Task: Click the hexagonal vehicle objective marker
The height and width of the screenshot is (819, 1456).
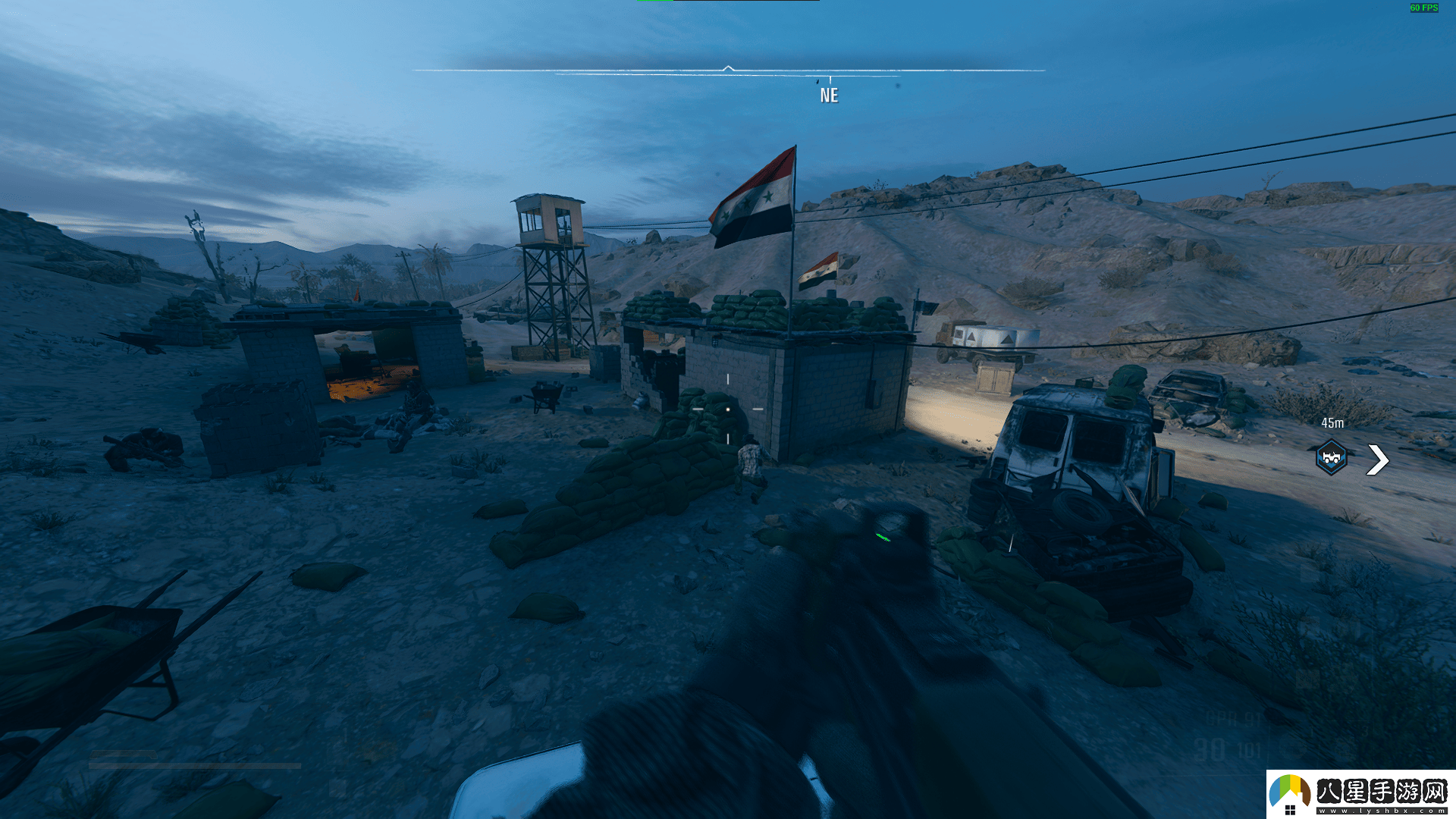Action: click(1331, 457)
